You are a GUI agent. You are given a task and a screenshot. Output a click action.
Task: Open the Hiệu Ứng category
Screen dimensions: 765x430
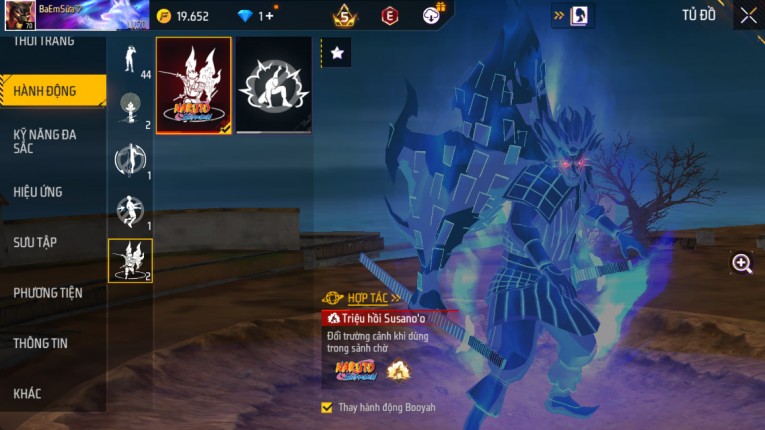coord(40,191)
